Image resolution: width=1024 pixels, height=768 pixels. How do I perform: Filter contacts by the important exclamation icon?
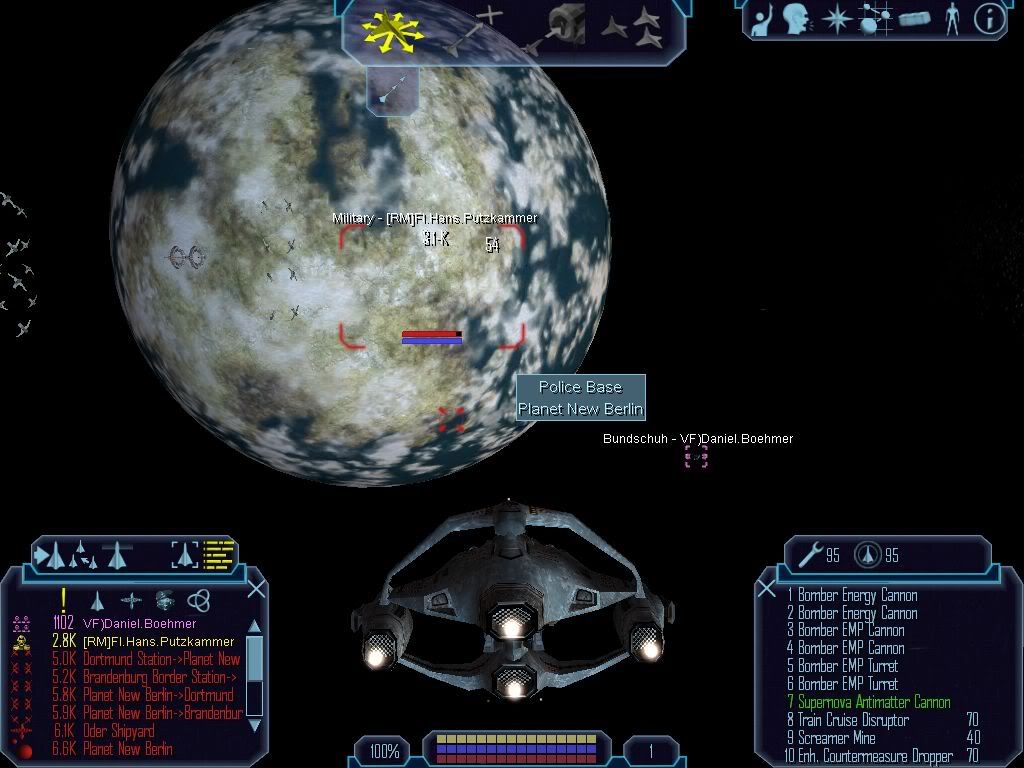[64, 600]
